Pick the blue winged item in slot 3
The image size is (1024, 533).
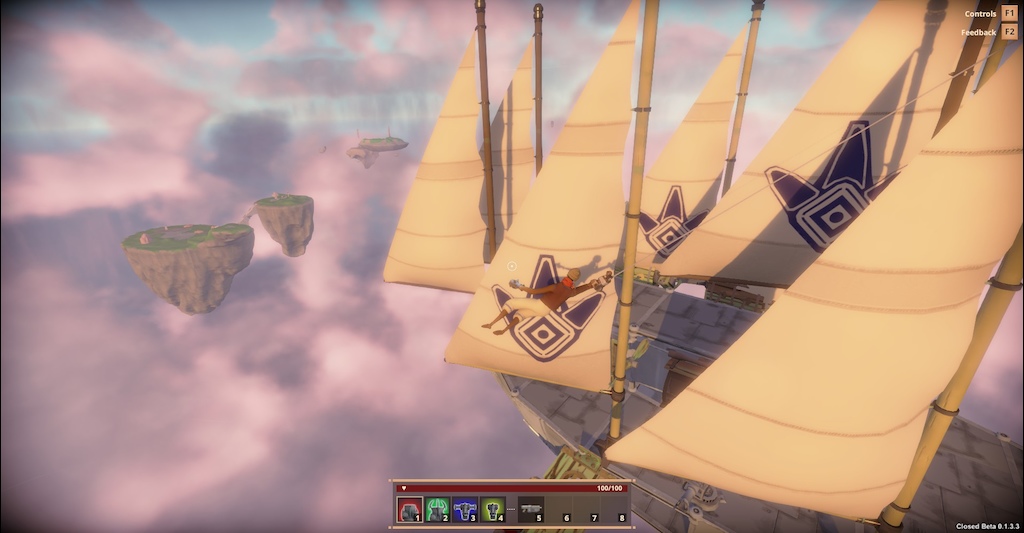(x=465, y=510)
